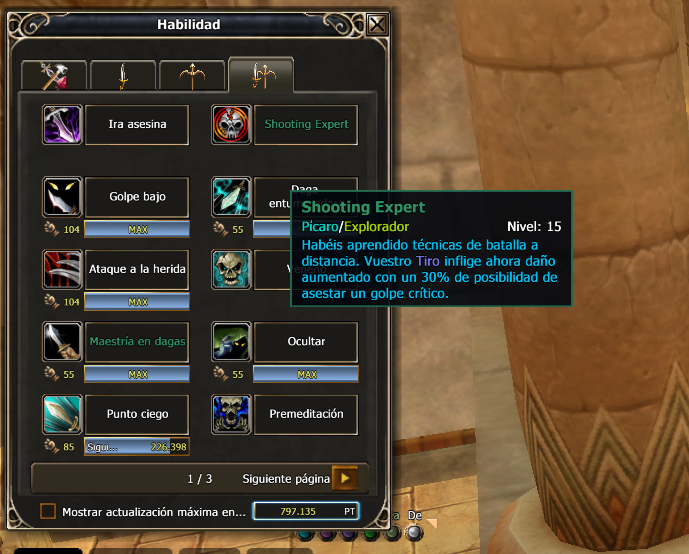The width and height of the screenshot is (689, 554).
Task: Open the single dagger skill tab
Action: coord(122,75)
